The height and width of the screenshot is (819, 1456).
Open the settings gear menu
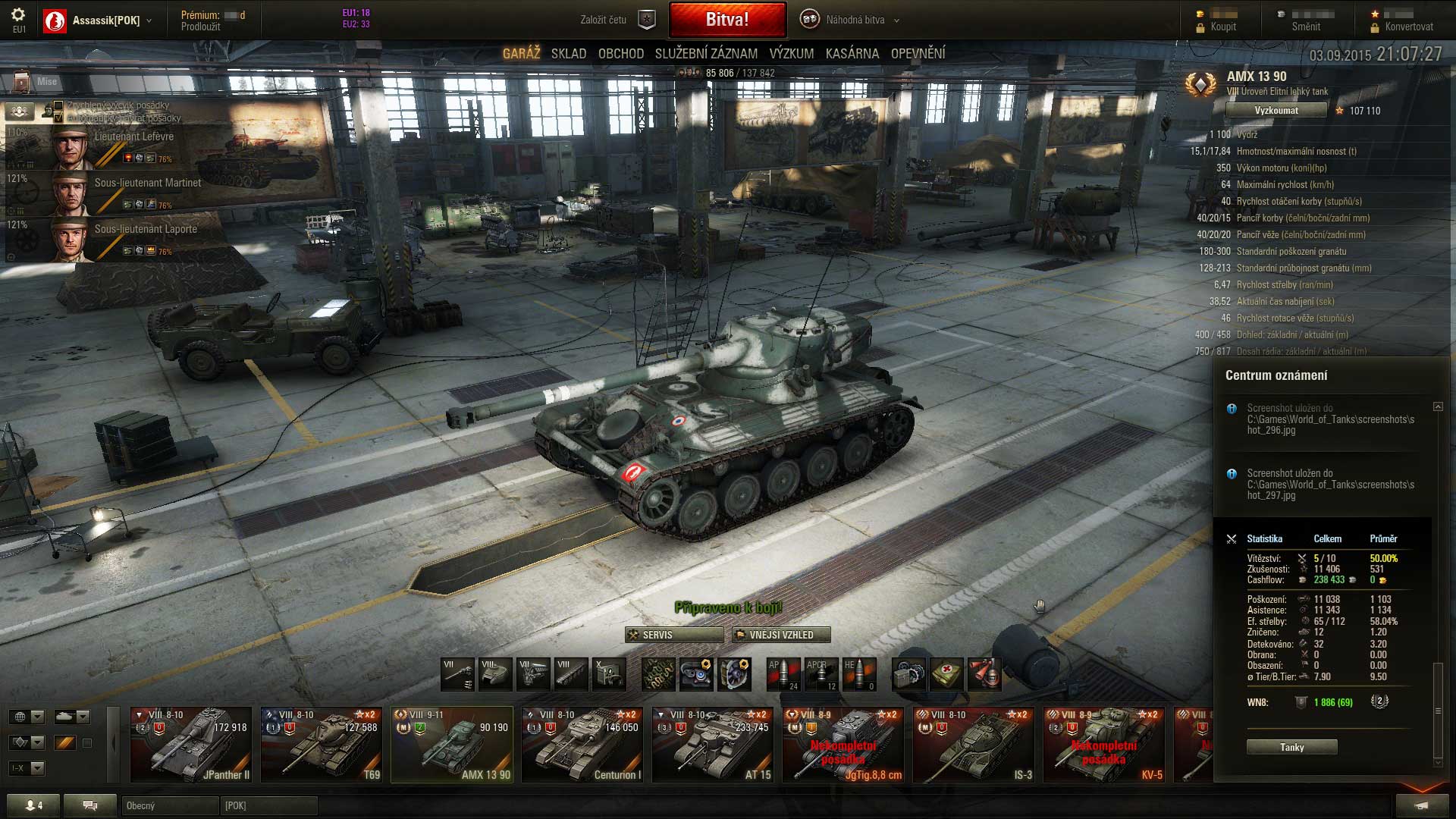18,15
